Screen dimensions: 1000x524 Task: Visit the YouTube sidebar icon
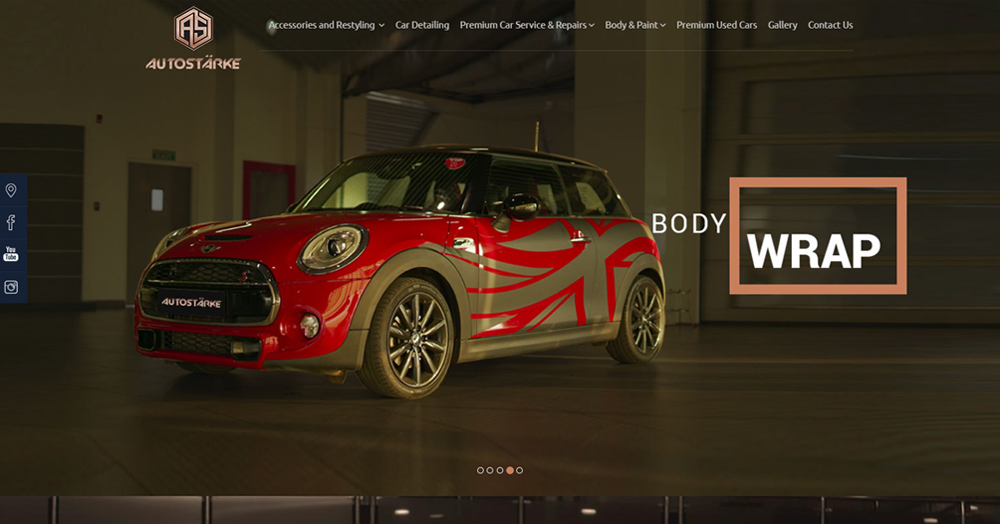click(11, 254)
